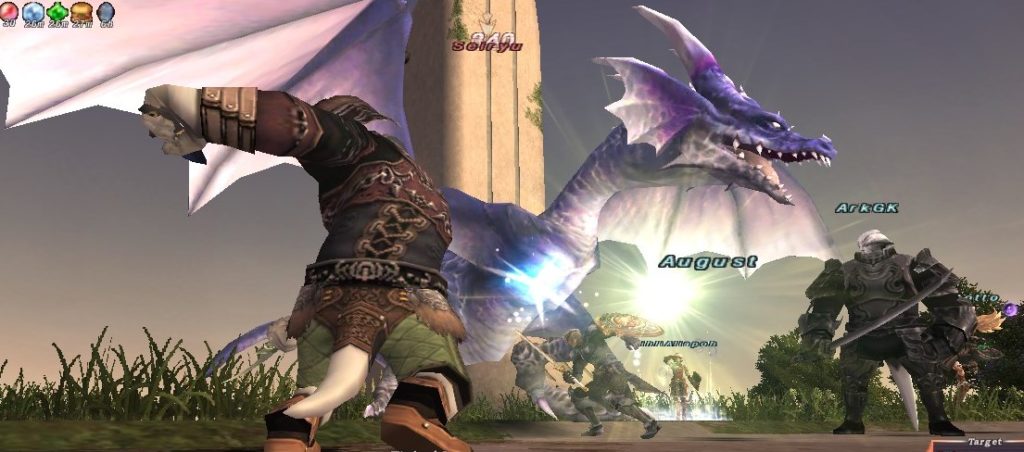This screenshot has height=452, width=1024.
Task: Click the green gem status icon
Action: point(58,11)
